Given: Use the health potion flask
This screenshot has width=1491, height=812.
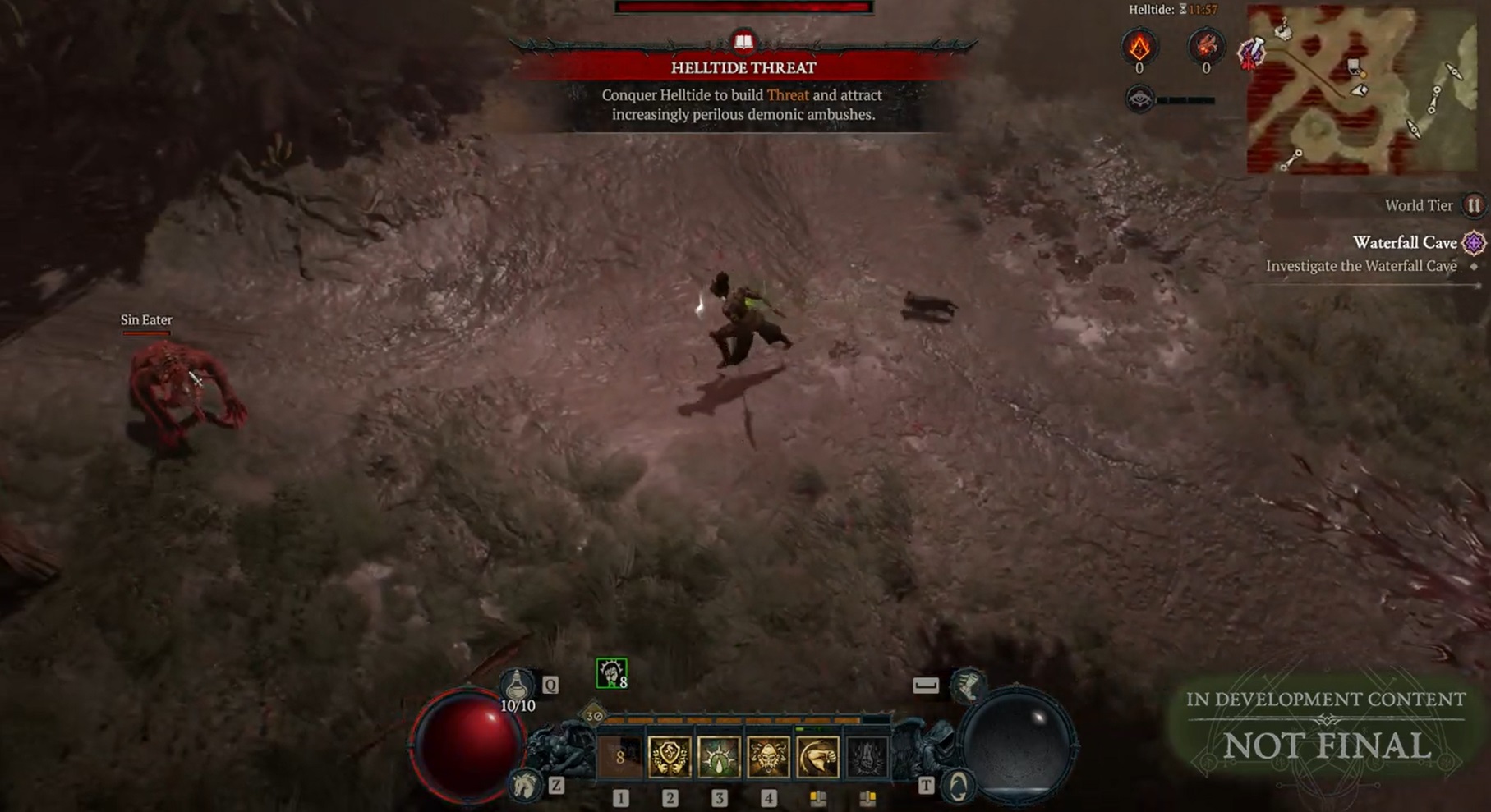Looking at the screenshot, I should coord(517,684).
